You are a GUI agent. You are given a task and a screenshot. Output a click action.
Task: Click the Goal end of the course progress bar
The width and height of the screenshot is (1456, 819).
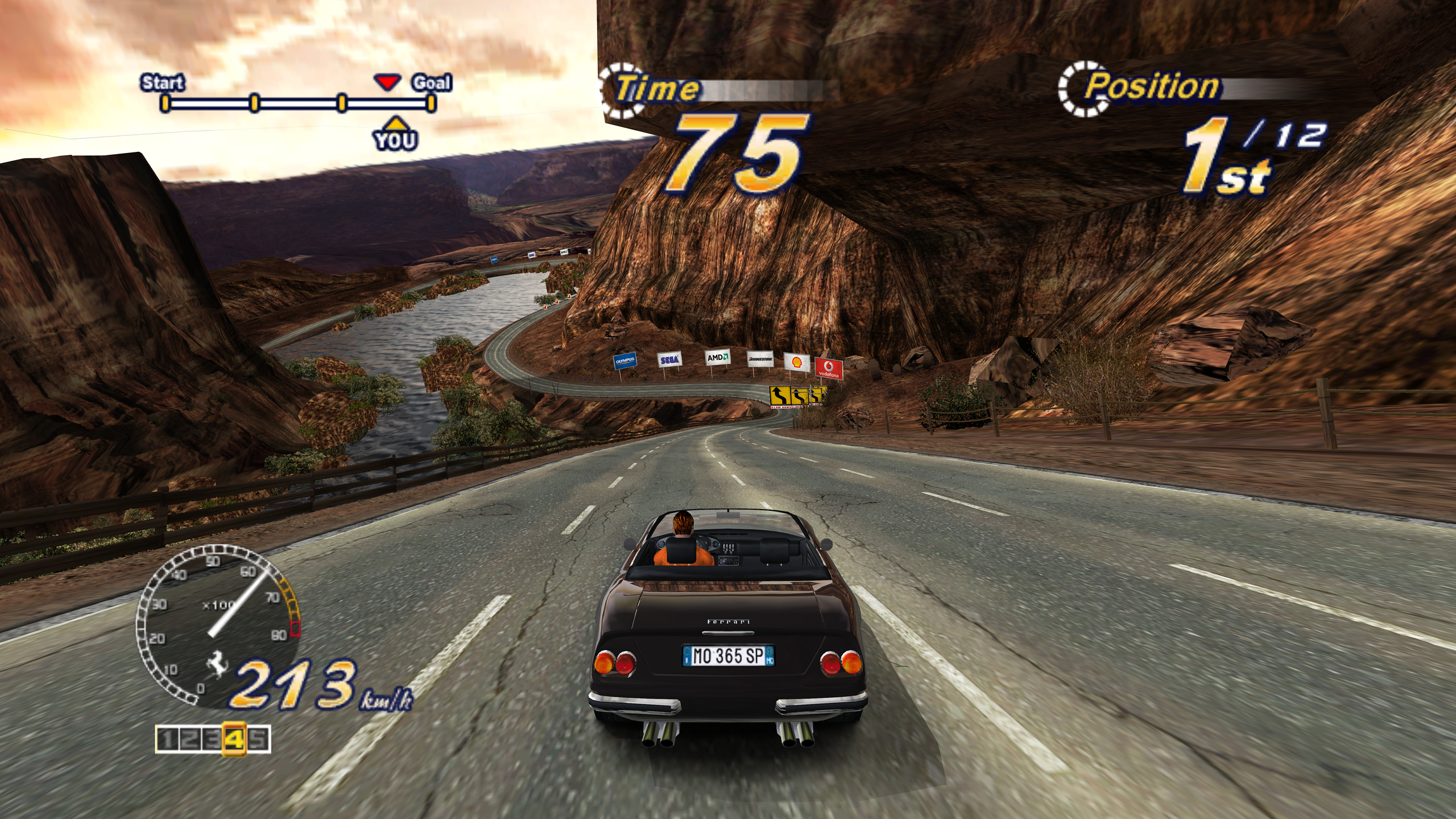pos(432,103)
